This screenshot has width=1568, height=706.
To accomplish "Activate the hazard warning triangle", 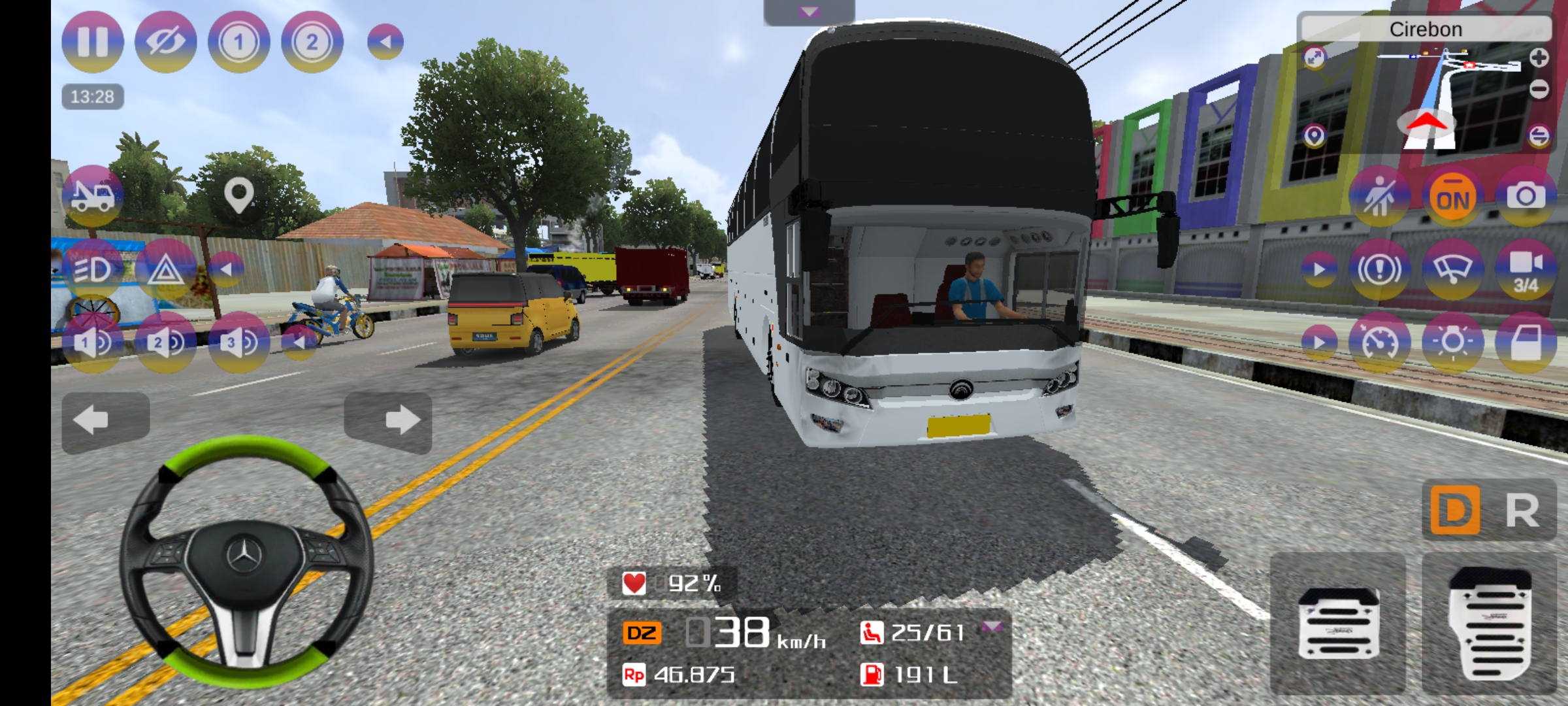I will click(x=165, y=269).
